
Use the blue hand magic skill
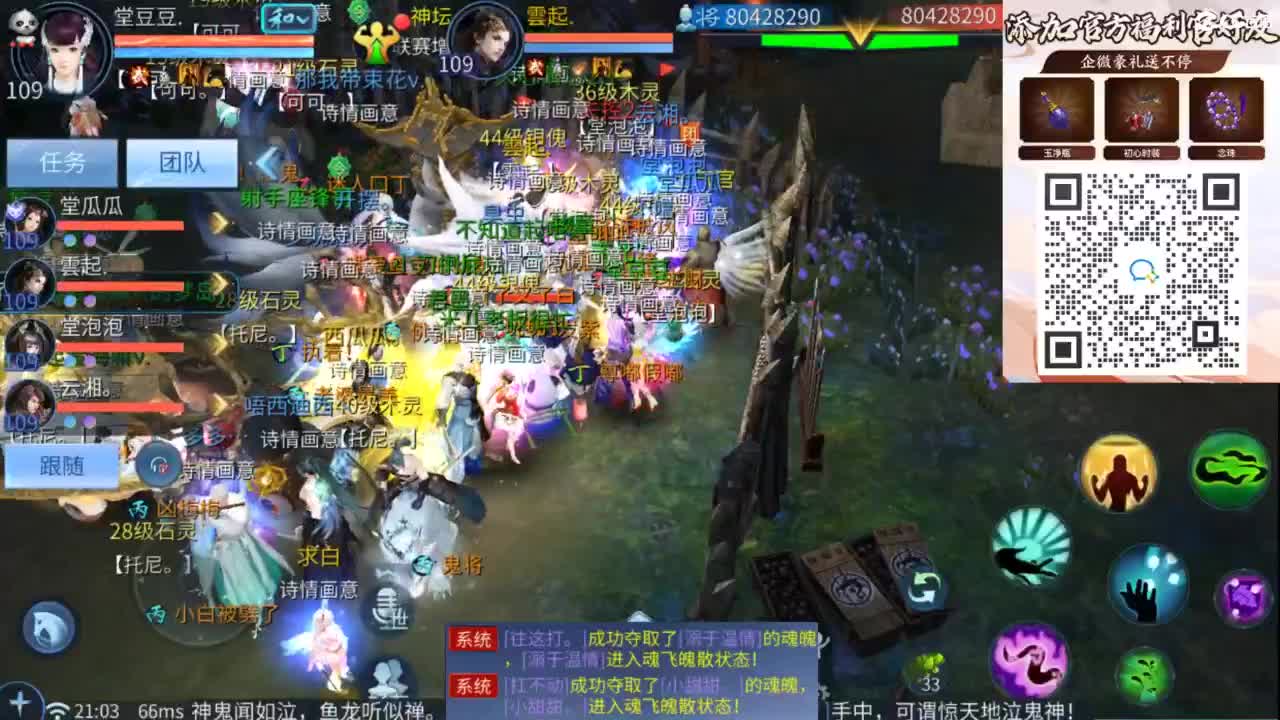(x=1148, y=586)
